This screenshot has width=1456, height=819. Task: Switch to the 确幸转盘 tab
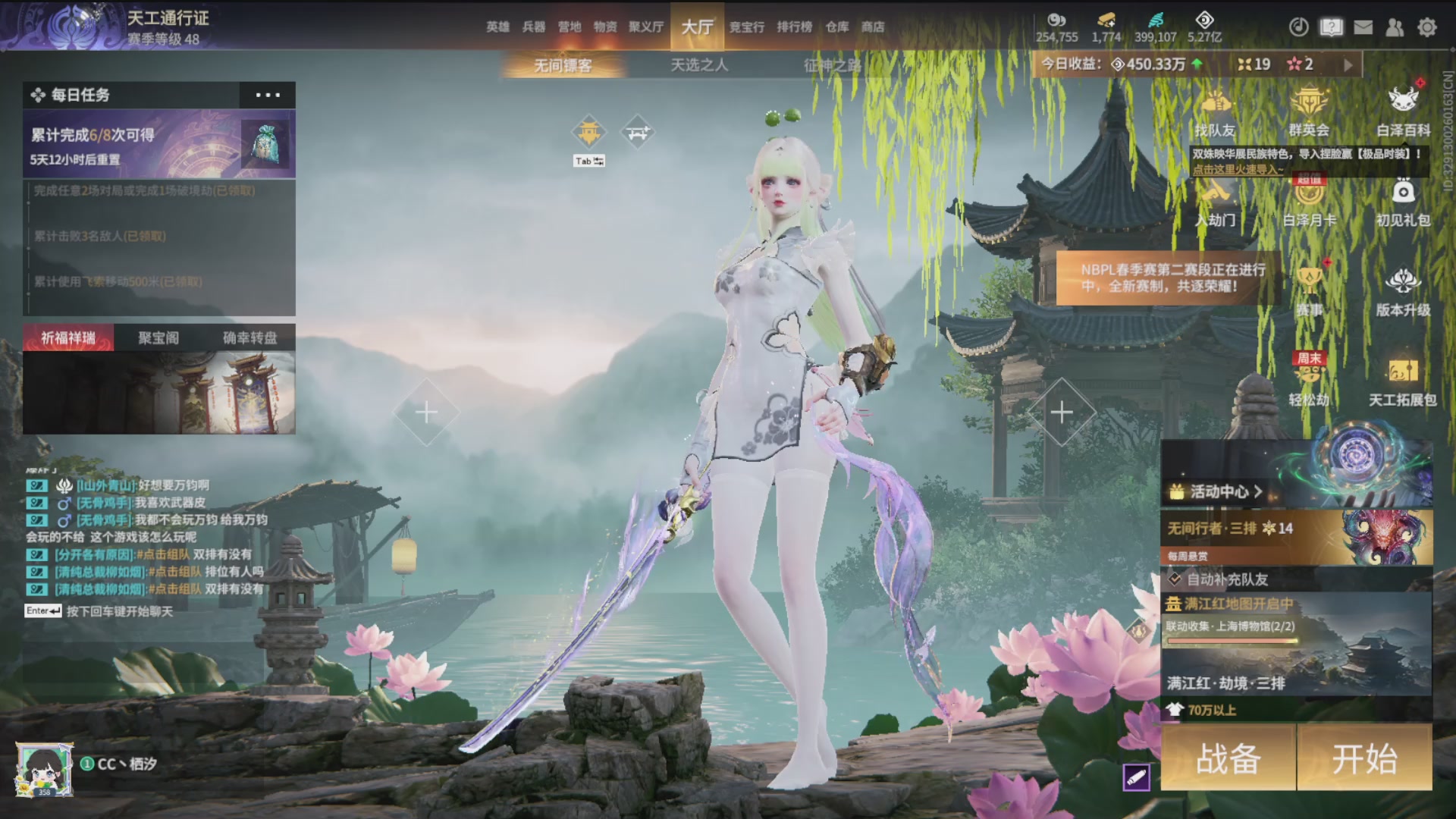tap(249, 337)
